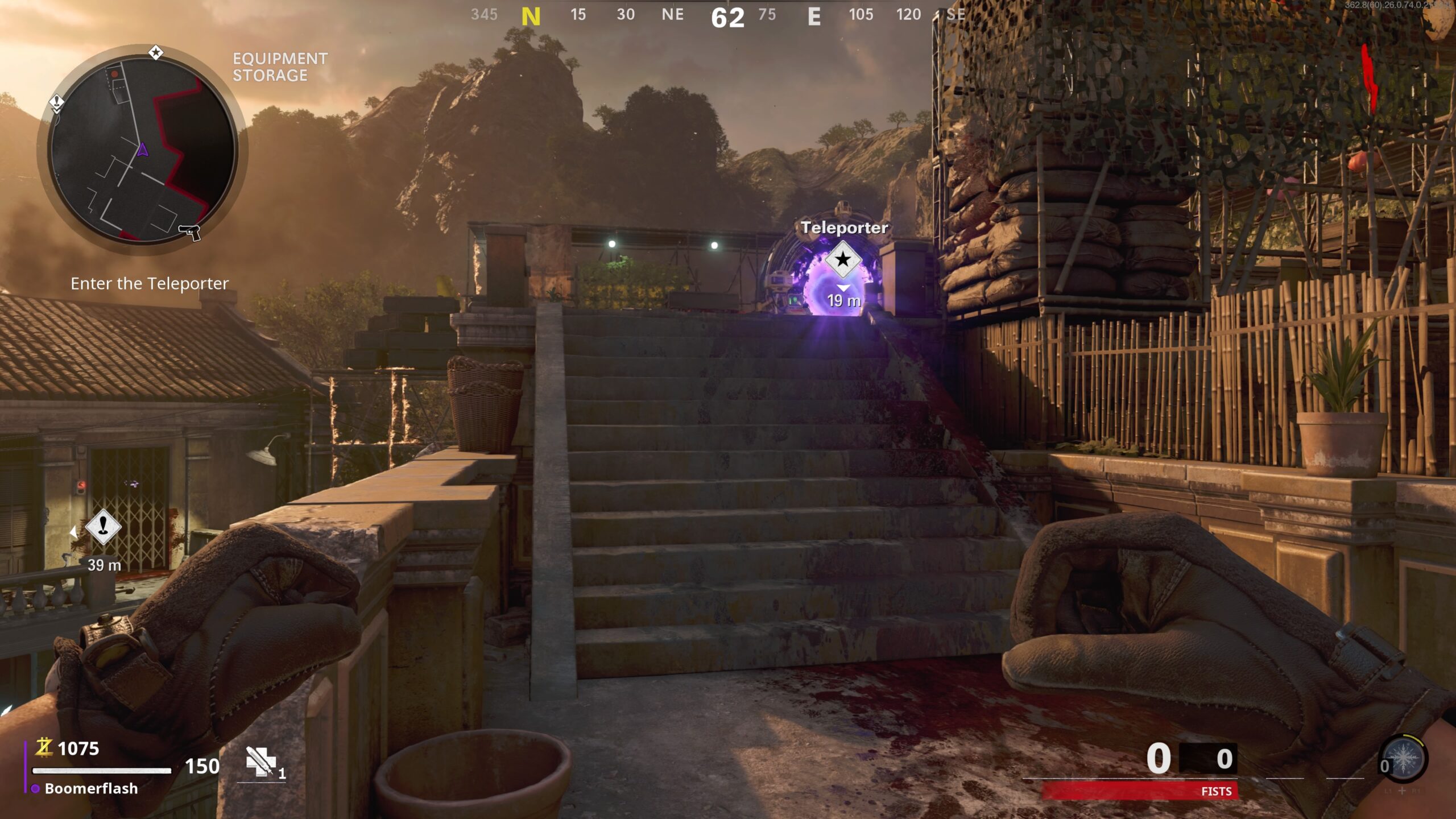Click the player name Boomerflash
1456x819 pixels.
pyautogui.click(x=91, y=789)
